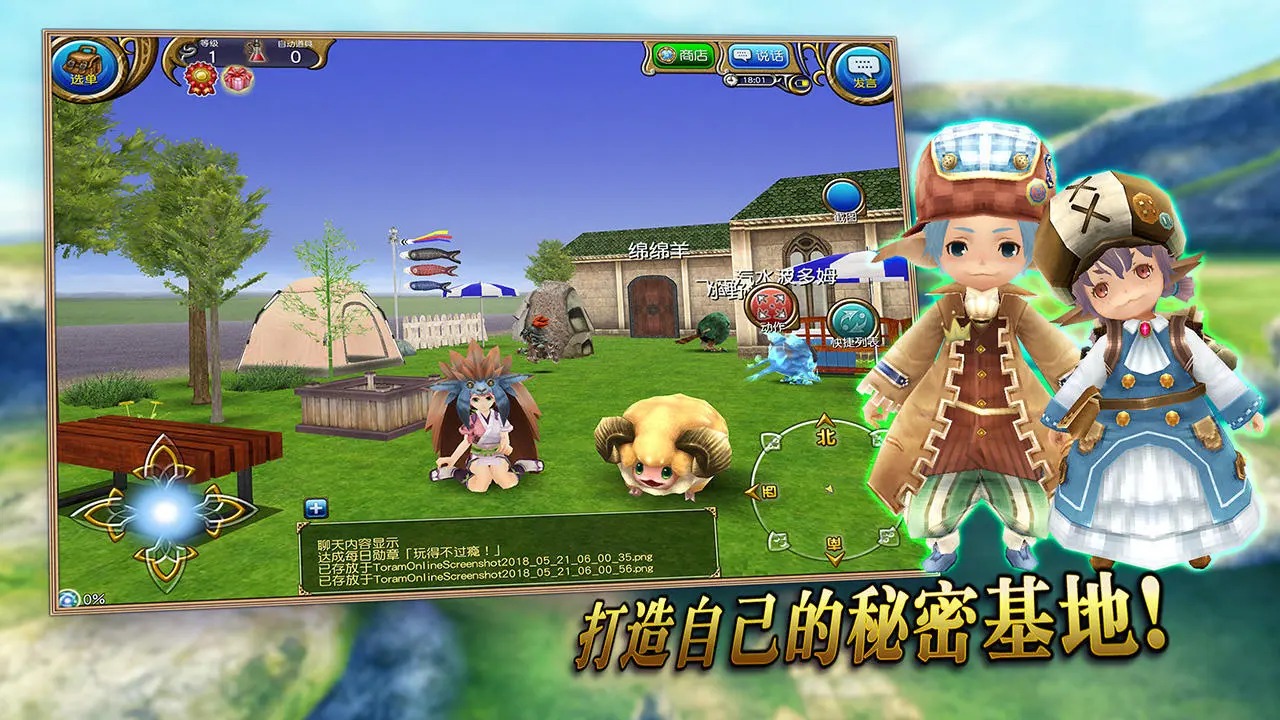The image size is (1280, 720).
Task: Open the pink gift box icon
Action: pyautogui.click(x=238, y=78)
